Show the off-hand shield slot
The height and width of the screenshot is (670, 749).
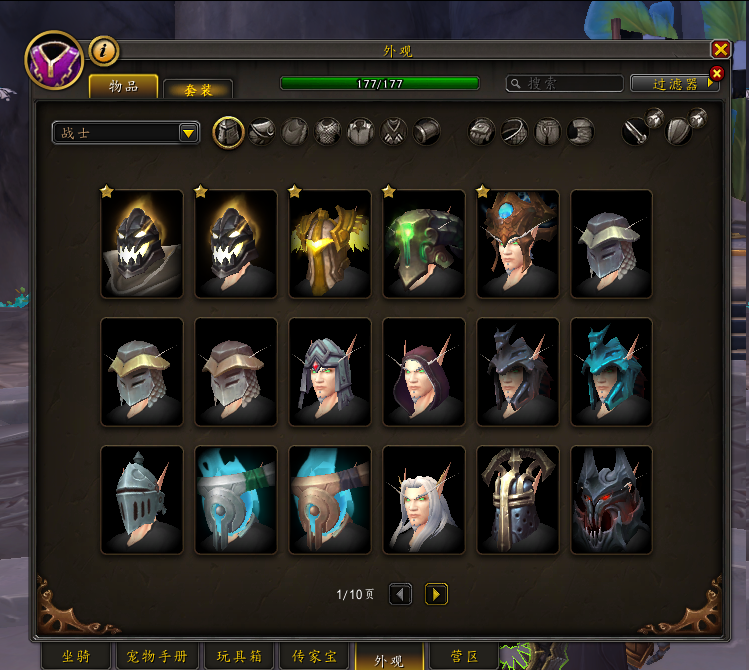679,132
